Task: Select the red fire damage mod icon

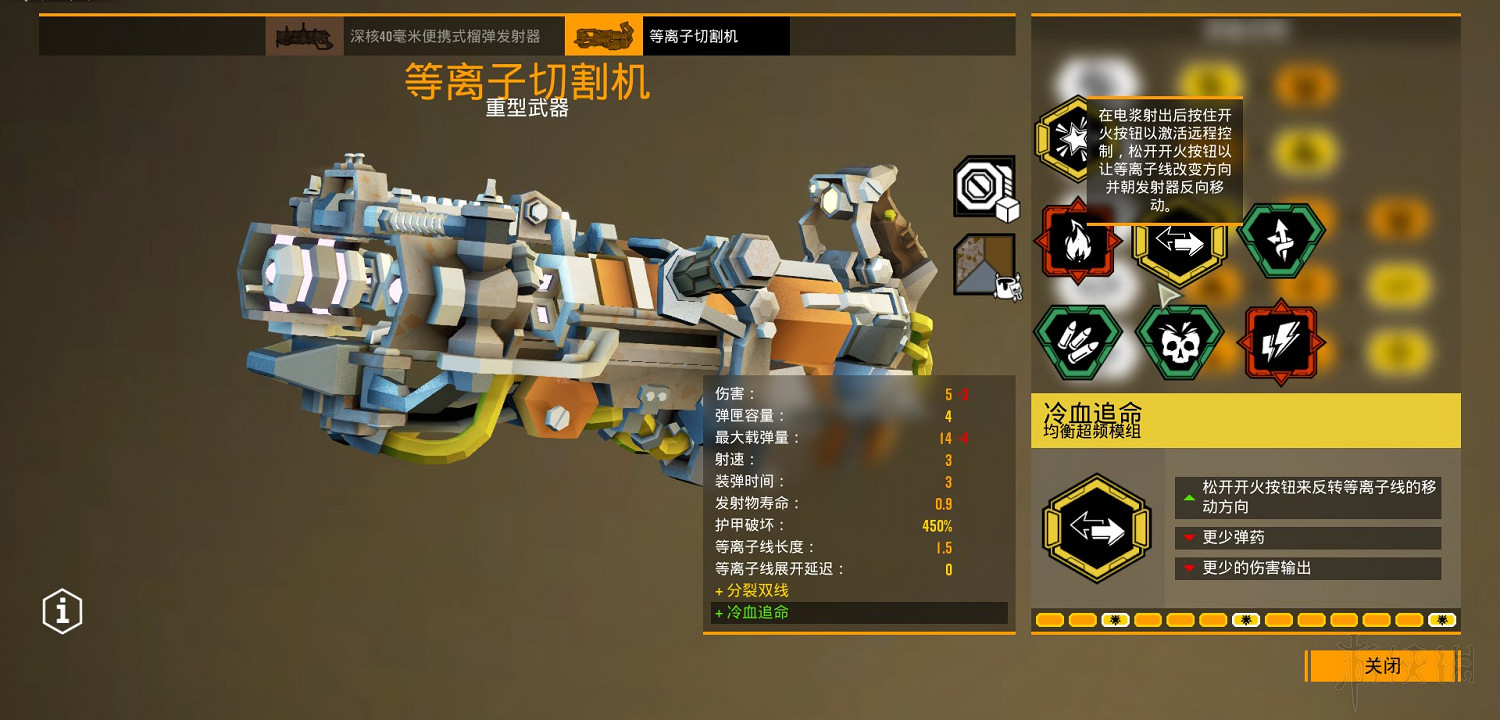Action: click(x=1078, y=243)
